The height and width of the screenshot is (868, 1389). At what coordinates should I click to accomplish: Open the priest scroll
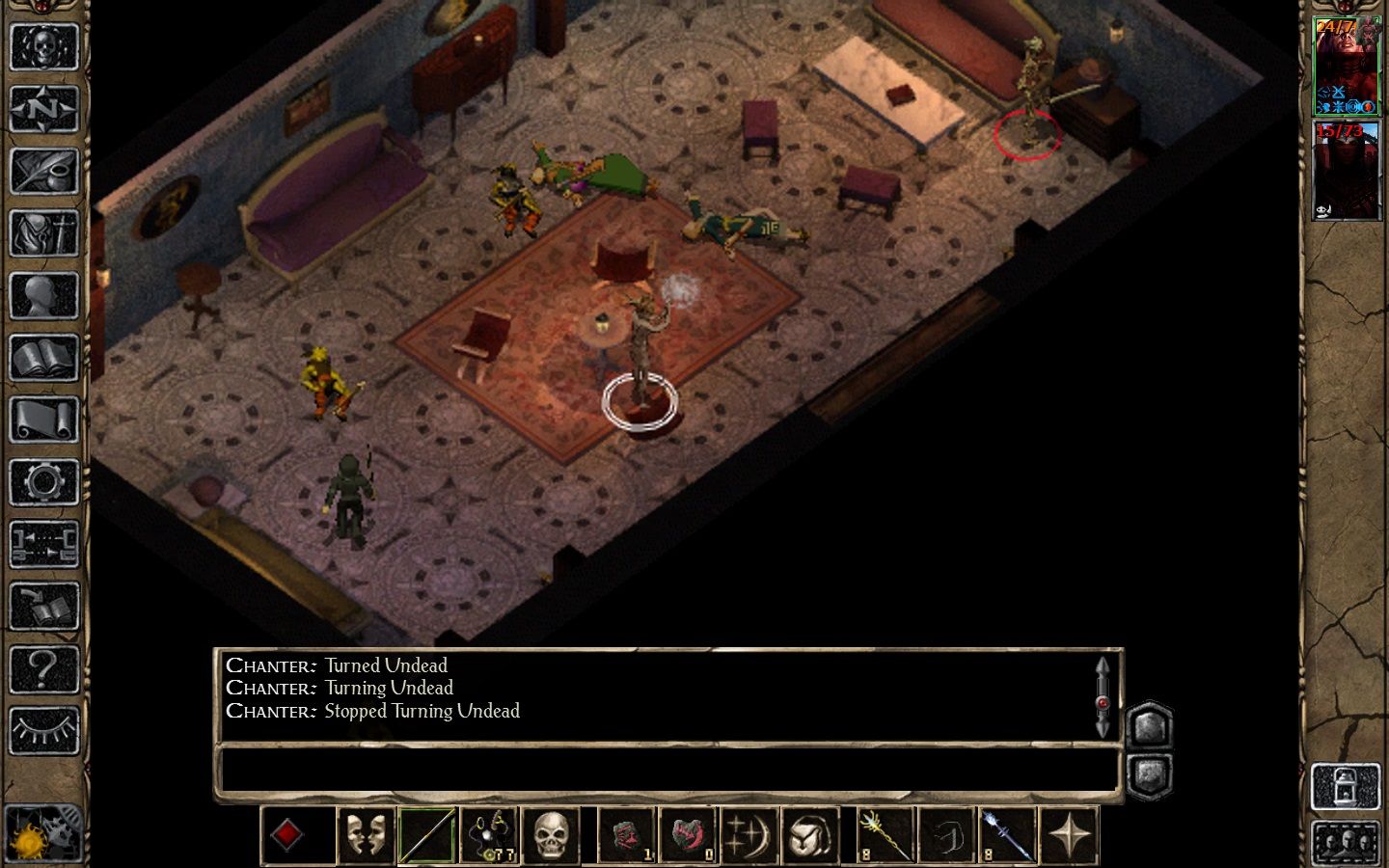pyautogui.click(x=43, y=420)
